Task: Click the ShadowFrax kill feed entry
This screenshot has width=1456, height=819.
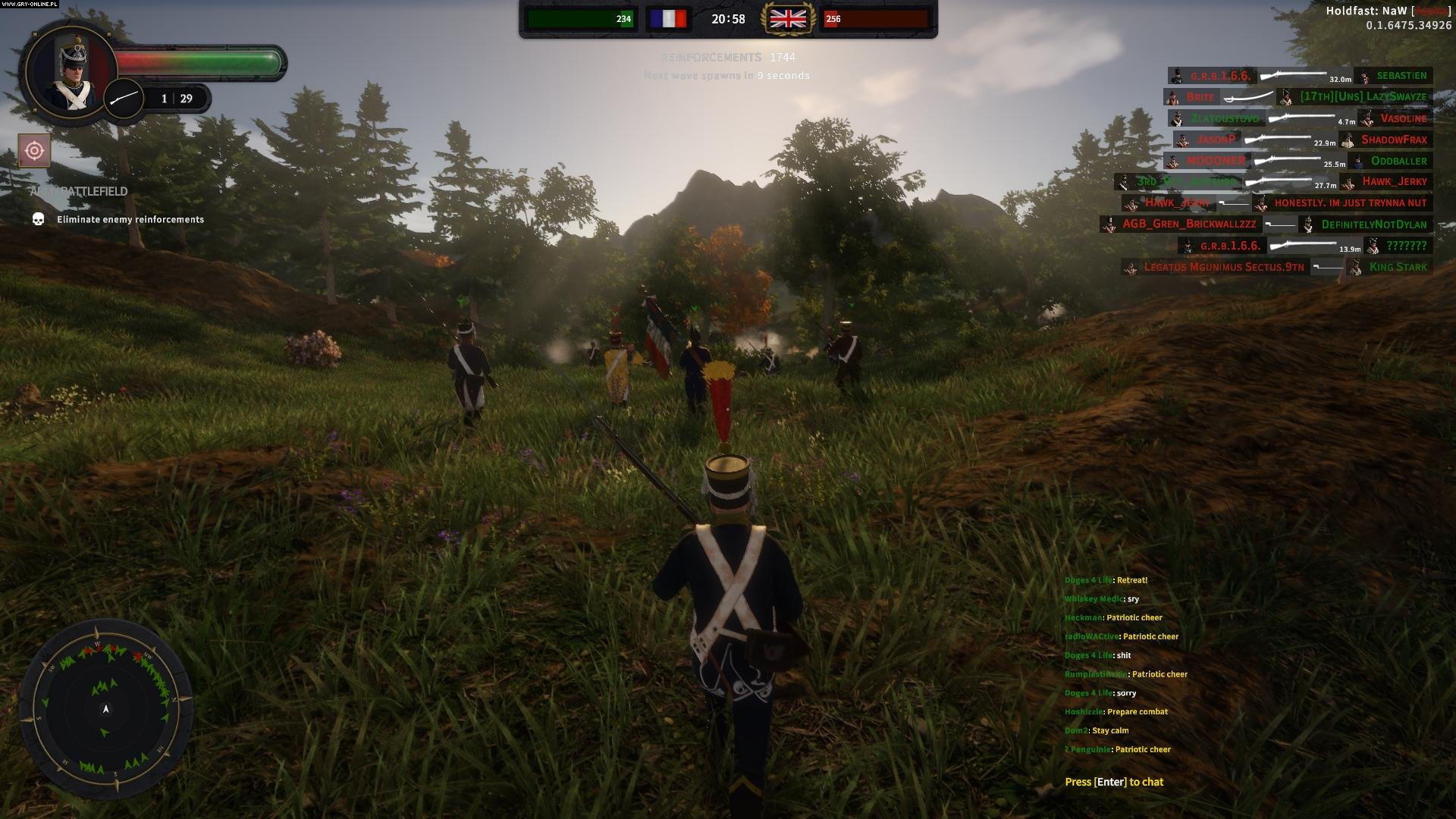Action: coord(1393,140)
